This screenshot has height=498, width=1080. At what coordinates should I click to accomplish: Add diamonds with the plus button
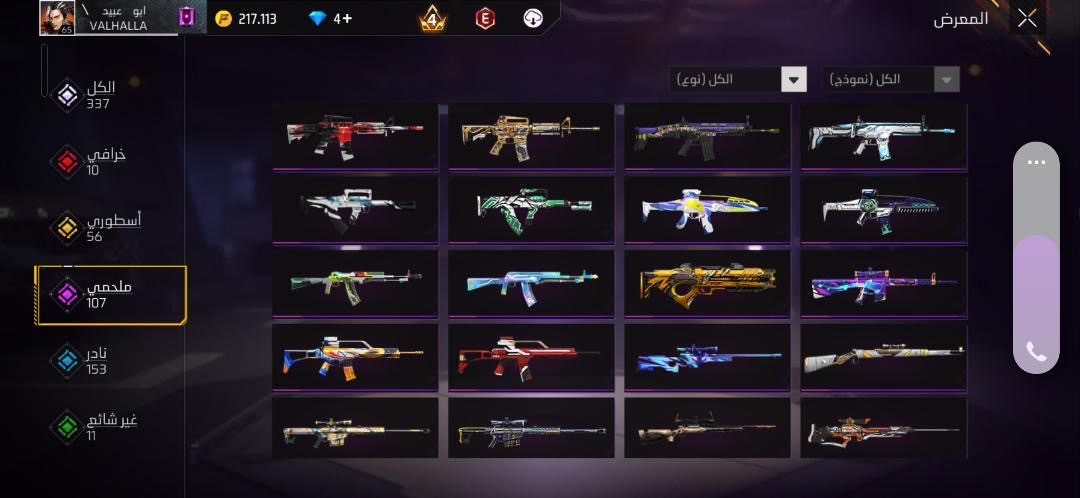[347, 18]
